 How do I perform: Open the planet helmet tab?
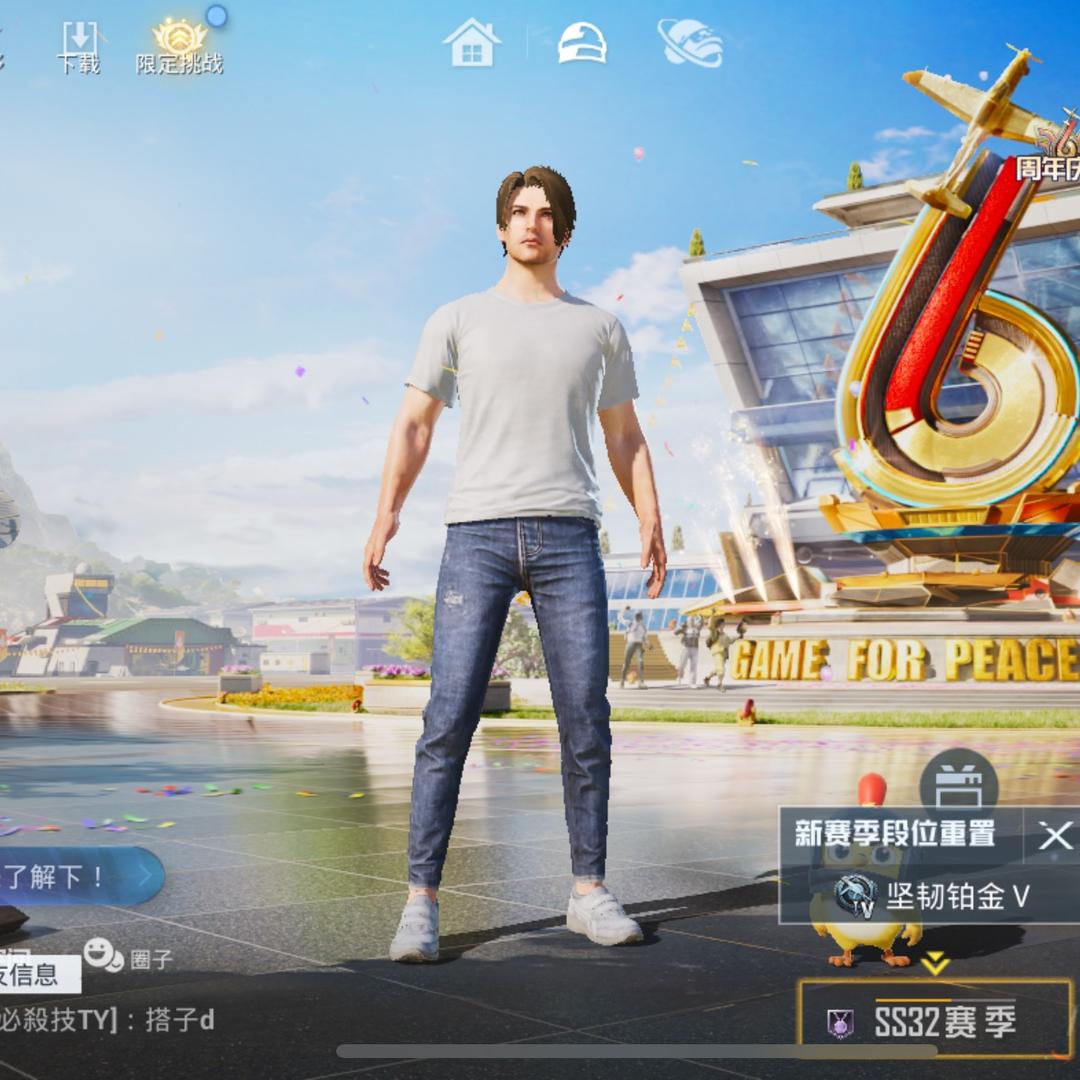pyautogui.click(x=690, y=43)
